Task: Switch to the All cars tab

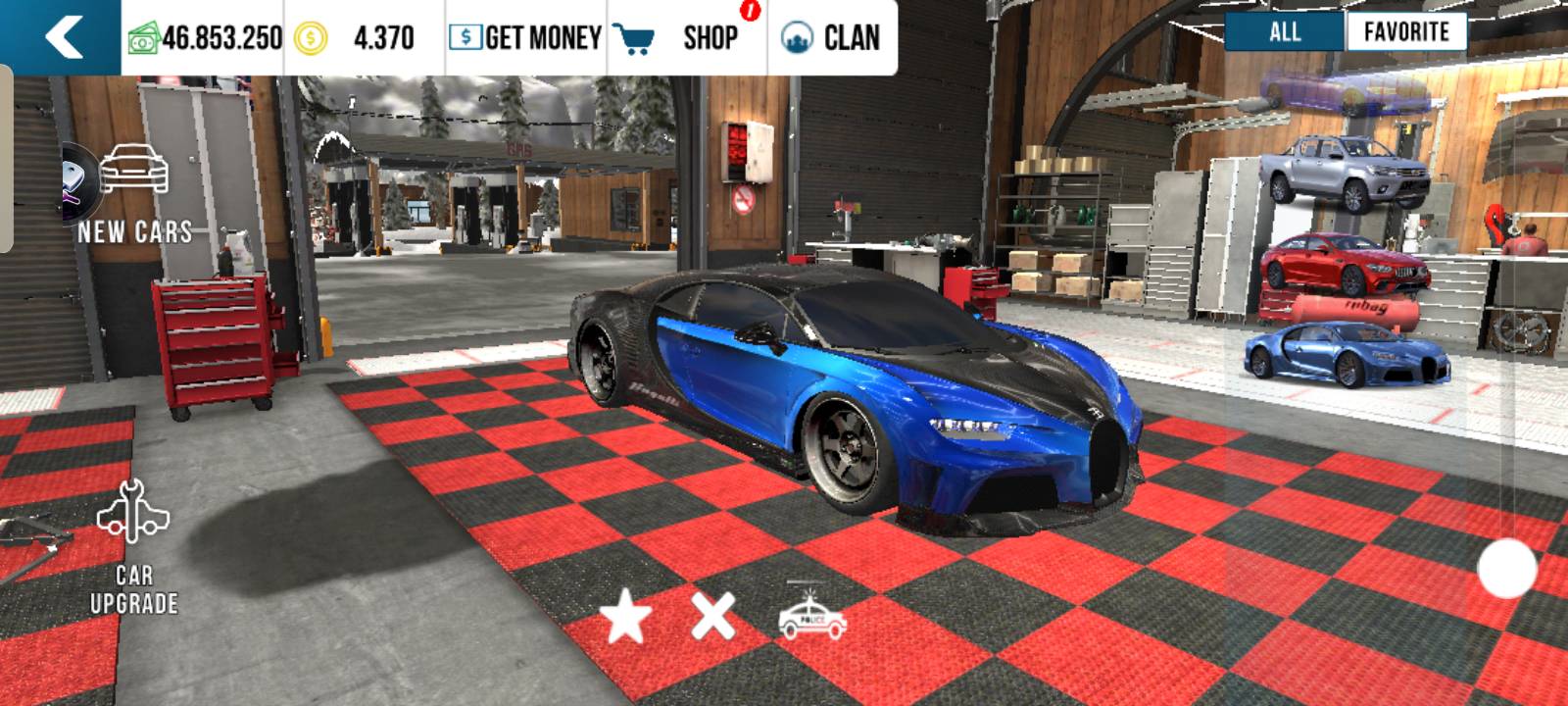Action: [1285, 31]
